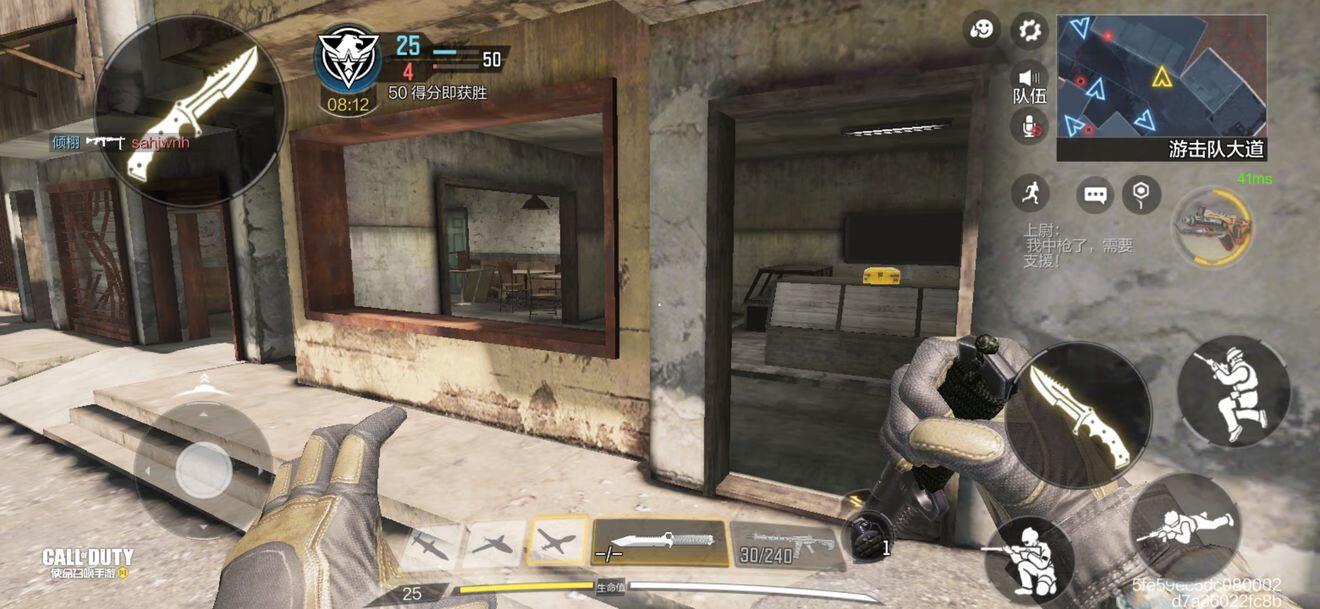1320x609 pixels.
Task: Tap the jump soldier button
Action: coord(1233,390)
